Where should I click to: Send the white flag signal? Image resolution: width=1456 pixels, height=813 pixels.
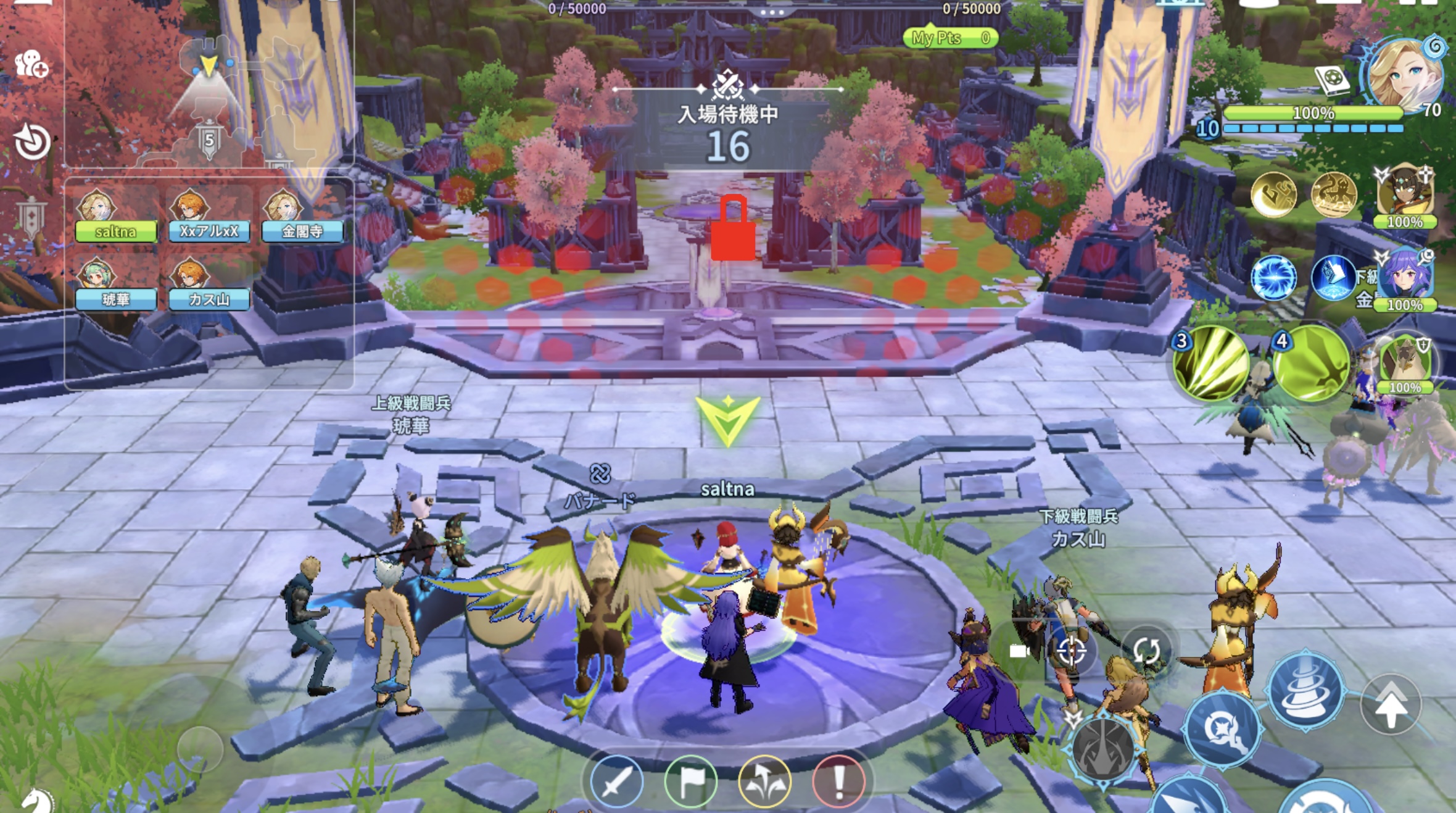690,782
